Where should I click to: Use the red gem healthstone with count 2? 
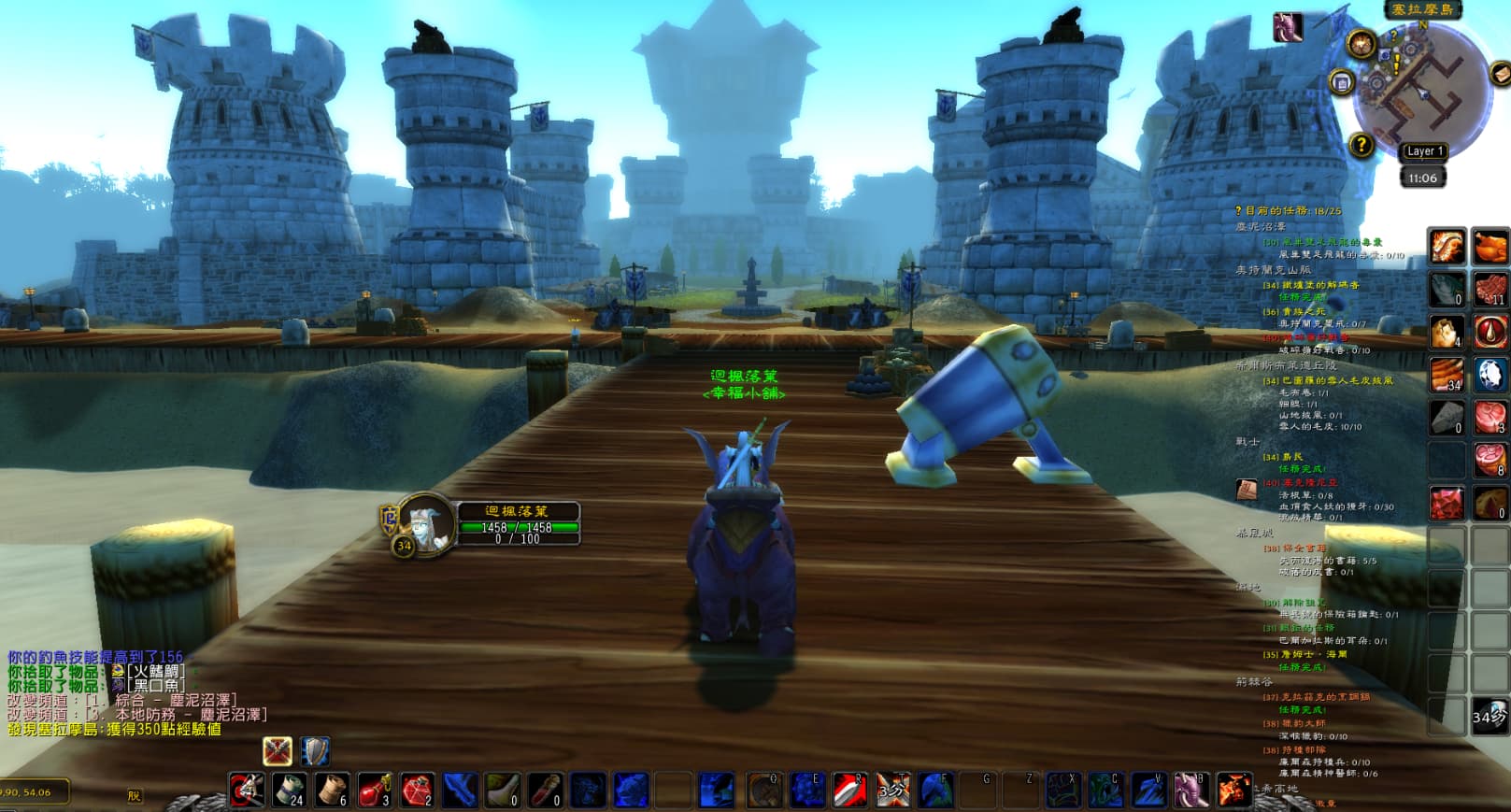tap(417, 790)
